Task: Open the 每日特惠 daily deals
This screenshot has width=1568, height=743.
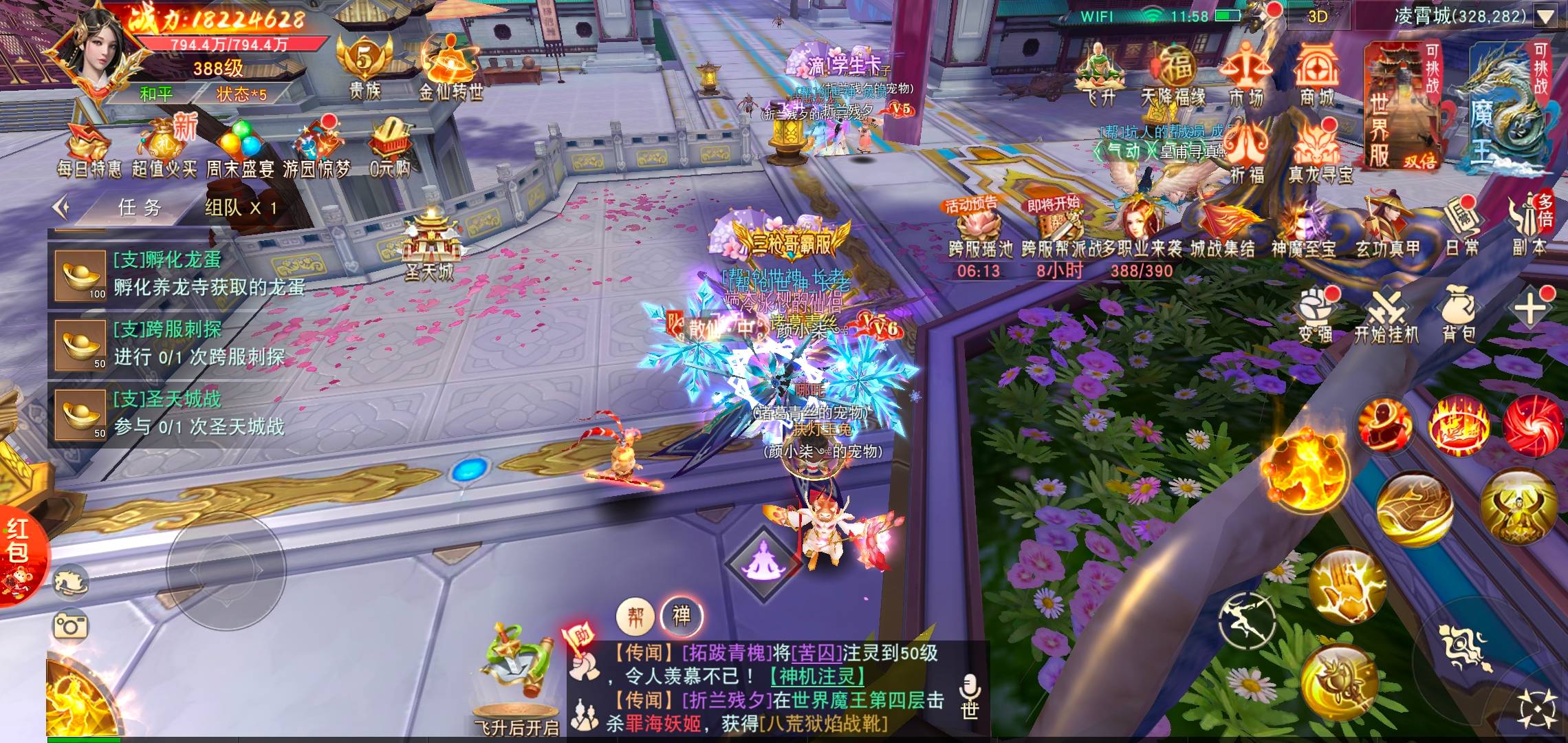Action: point(89,147)
